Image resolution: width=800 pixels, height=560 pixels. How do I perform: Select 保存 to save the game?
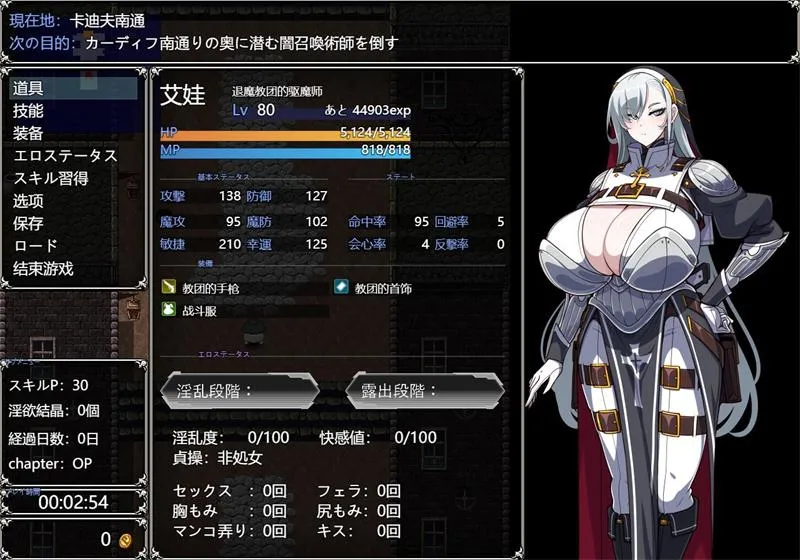point(28,223)
